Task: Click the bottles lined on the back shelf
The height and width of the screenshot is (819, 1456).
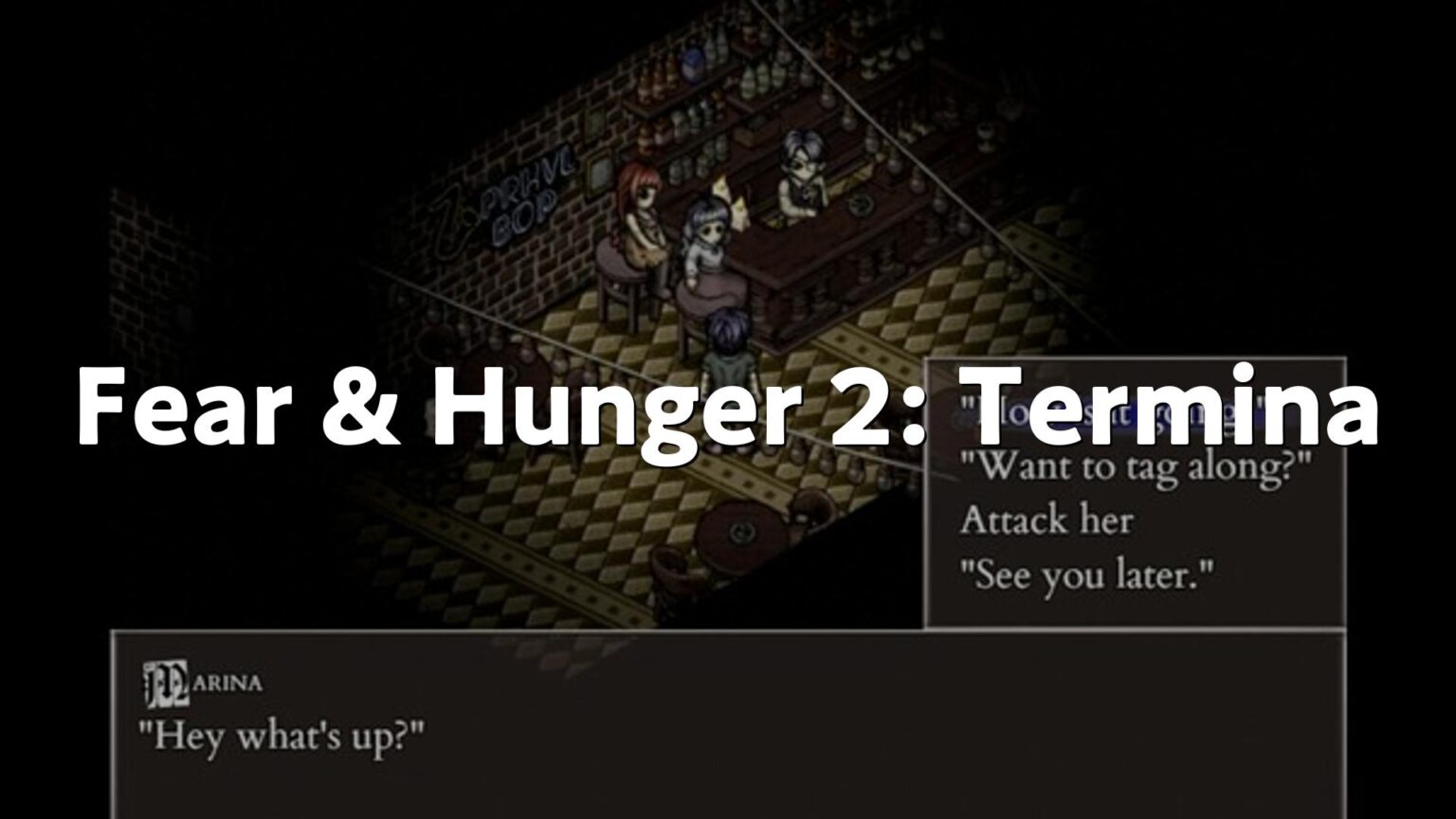Action: coord(758,81)
